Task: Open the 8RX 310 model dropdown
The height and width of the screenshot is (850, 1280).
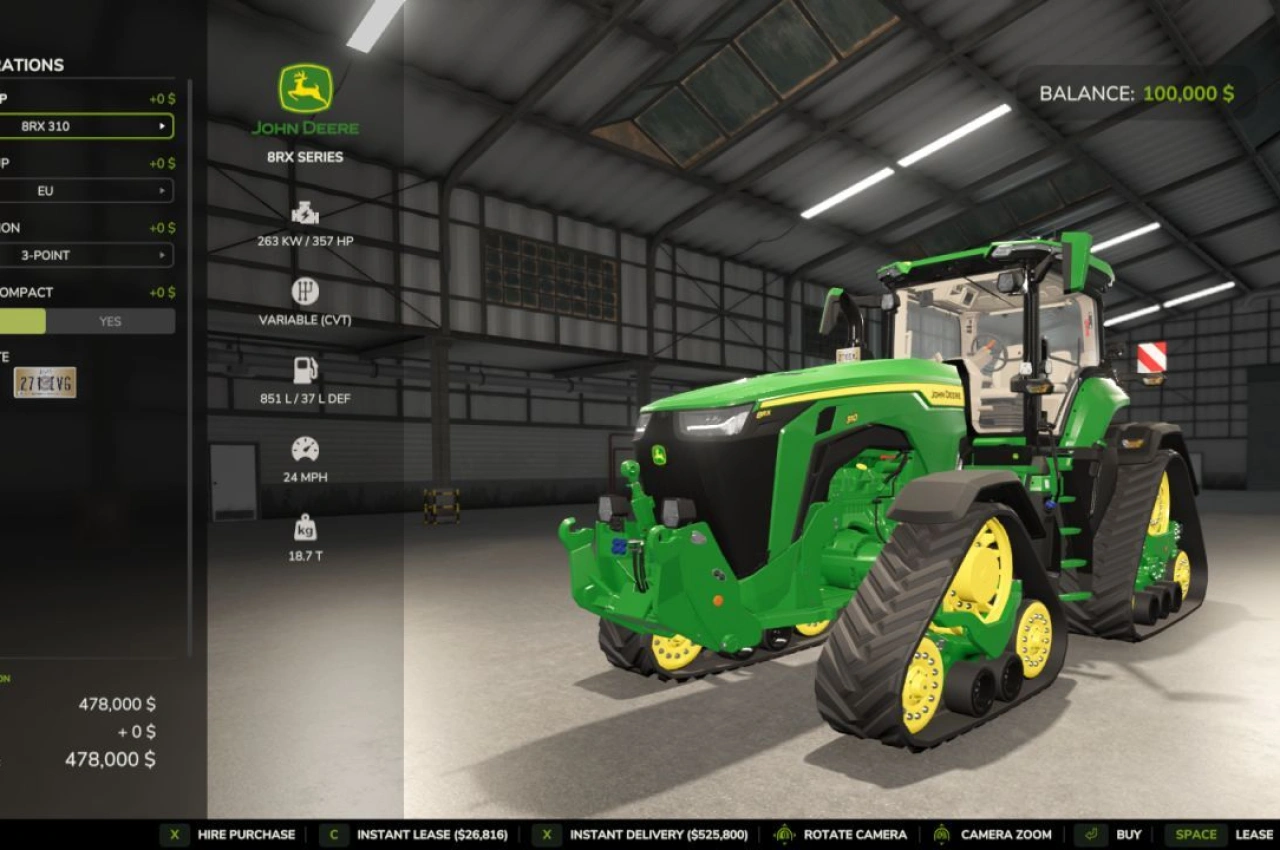Action: 85,126
